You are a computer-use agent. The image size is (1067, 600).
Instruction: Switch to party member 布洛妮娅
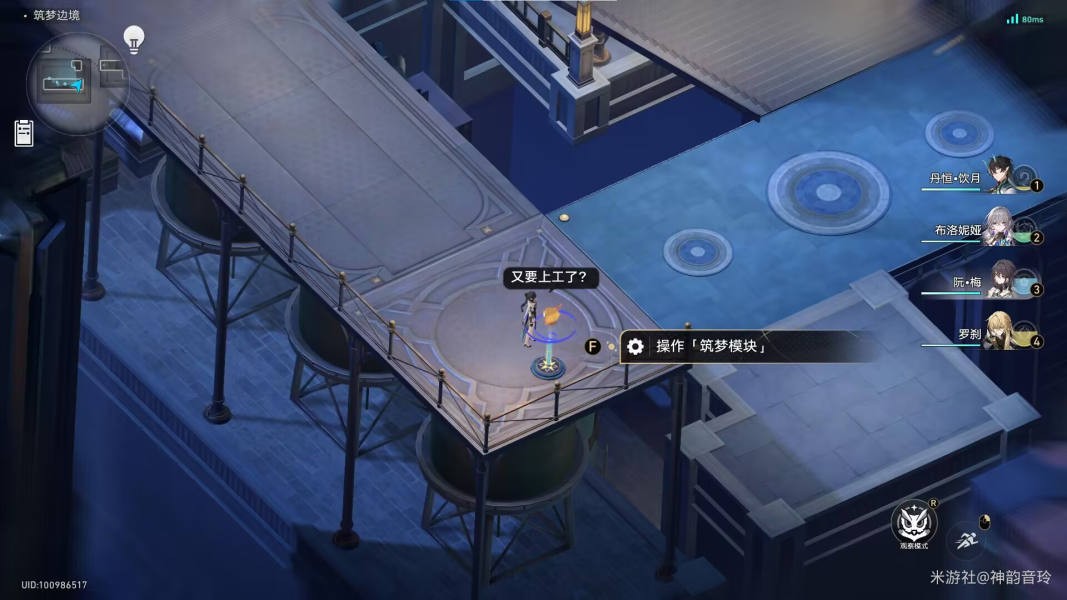pyautogui.click(x=1000, y=228)
